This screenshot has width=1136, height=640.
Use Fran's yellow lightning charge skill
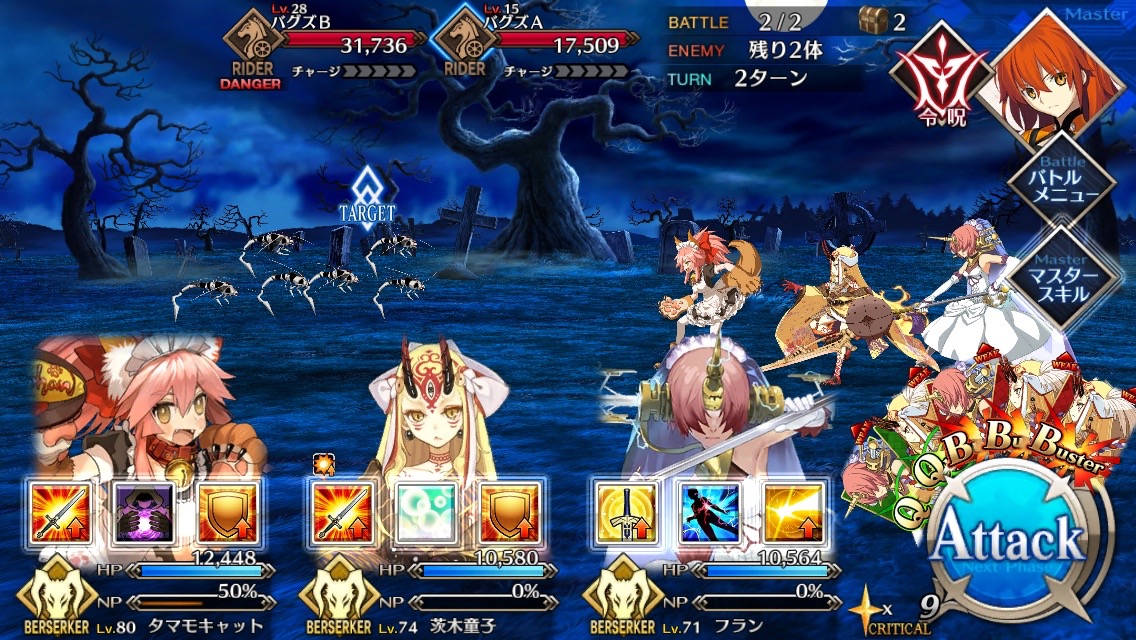[x=792, y=512]
